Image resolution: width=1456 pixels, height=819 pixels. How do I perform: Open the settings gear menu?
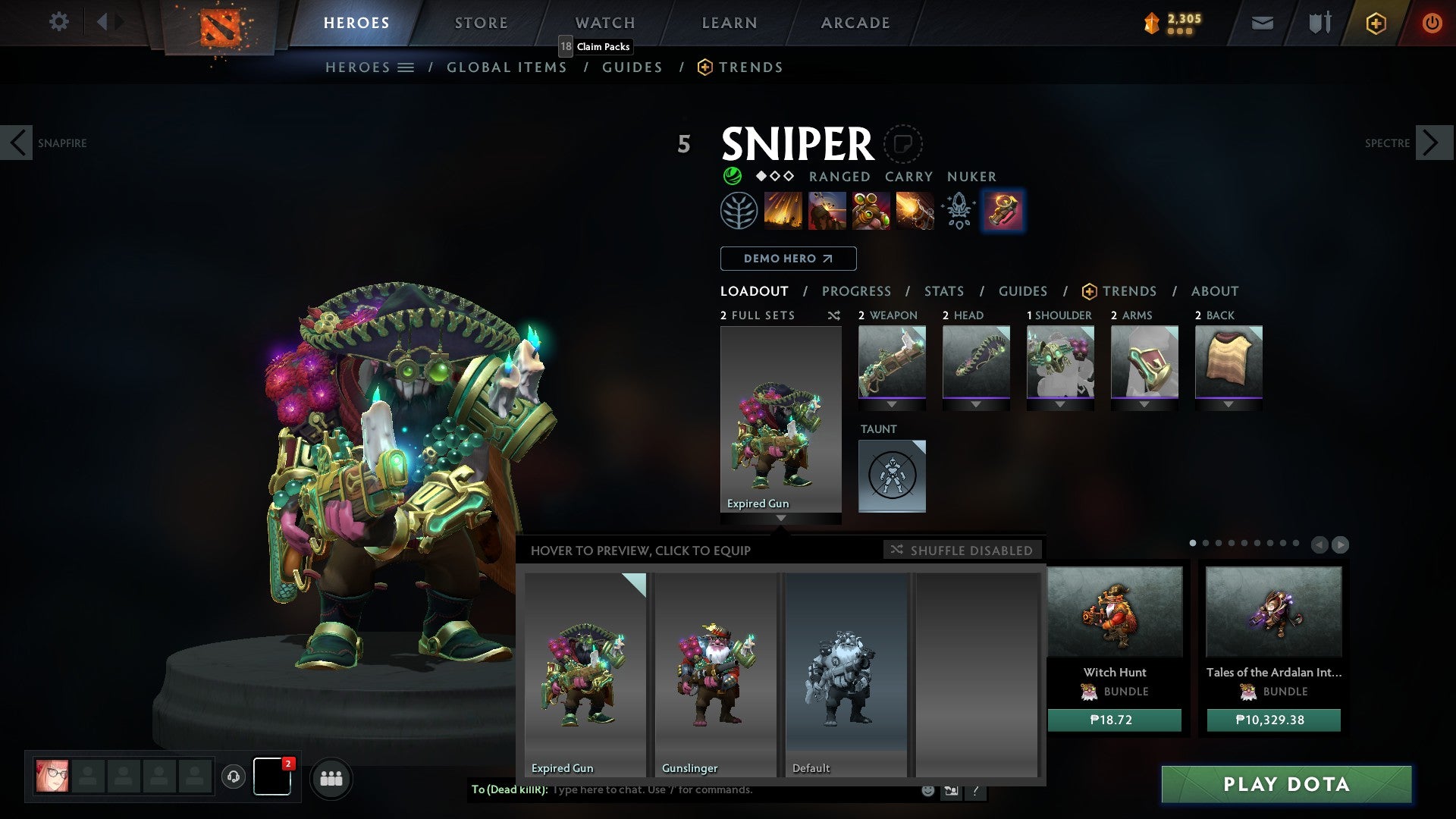(x=58, y=22)
